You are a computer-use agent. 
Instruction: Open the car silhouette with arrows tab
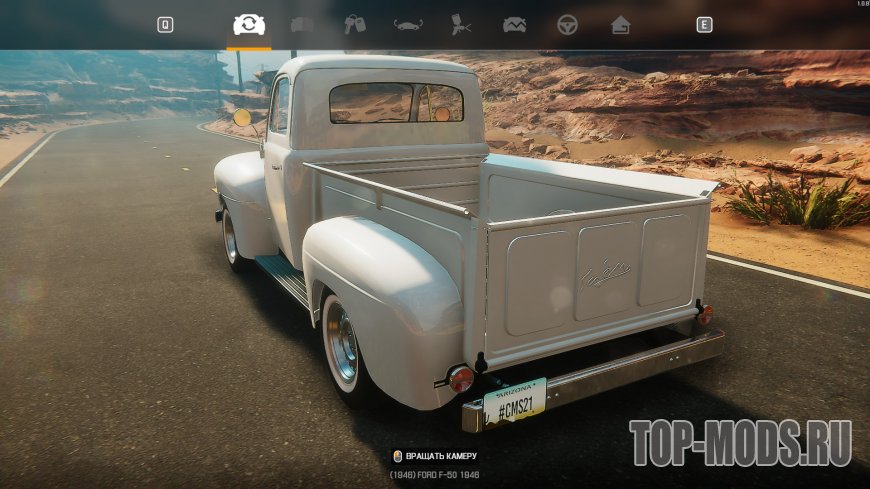point(408,25)
